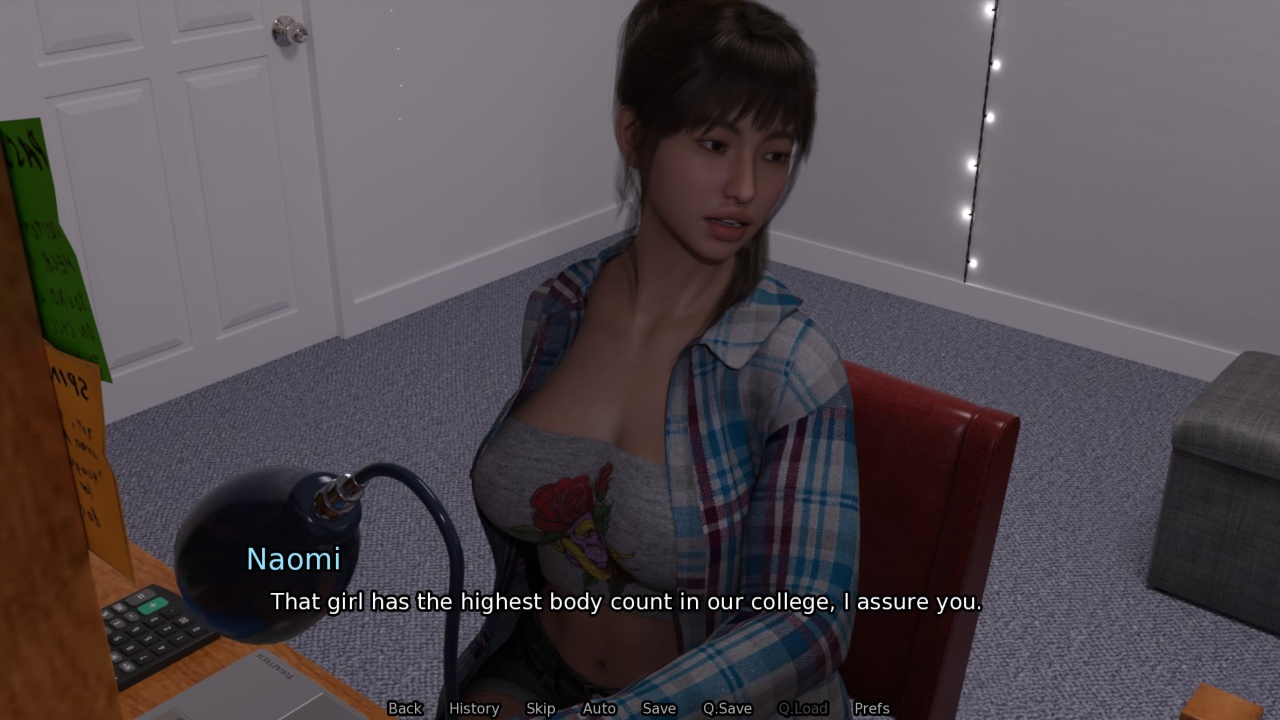Open the Prefs settings menu
The width and height of the screenshot is (1280, 720).
point(871,708)
